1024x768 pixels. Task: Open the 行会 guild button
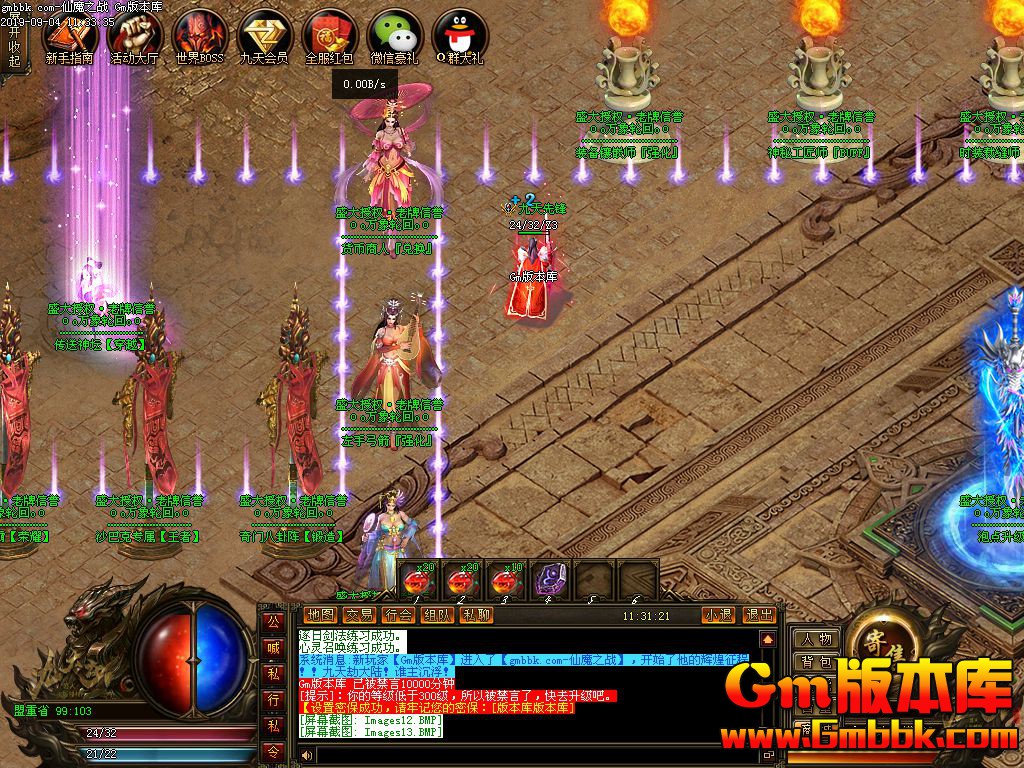tap(399, 615)
